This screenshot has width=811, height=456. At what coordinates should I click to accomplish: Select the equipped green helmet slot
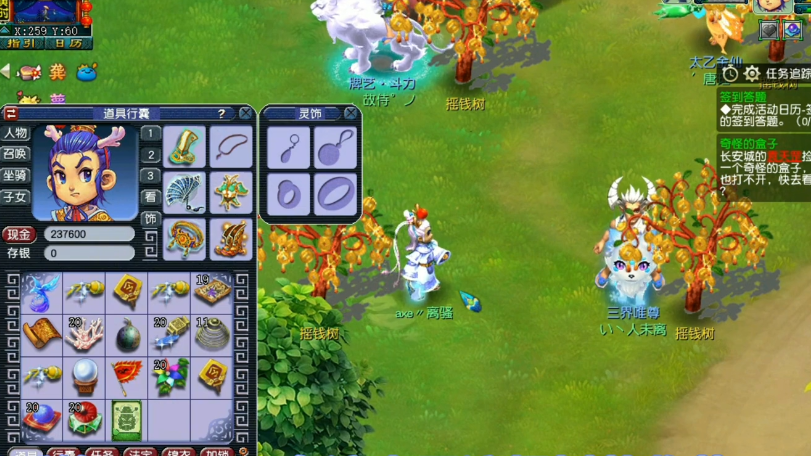(185, 147)
